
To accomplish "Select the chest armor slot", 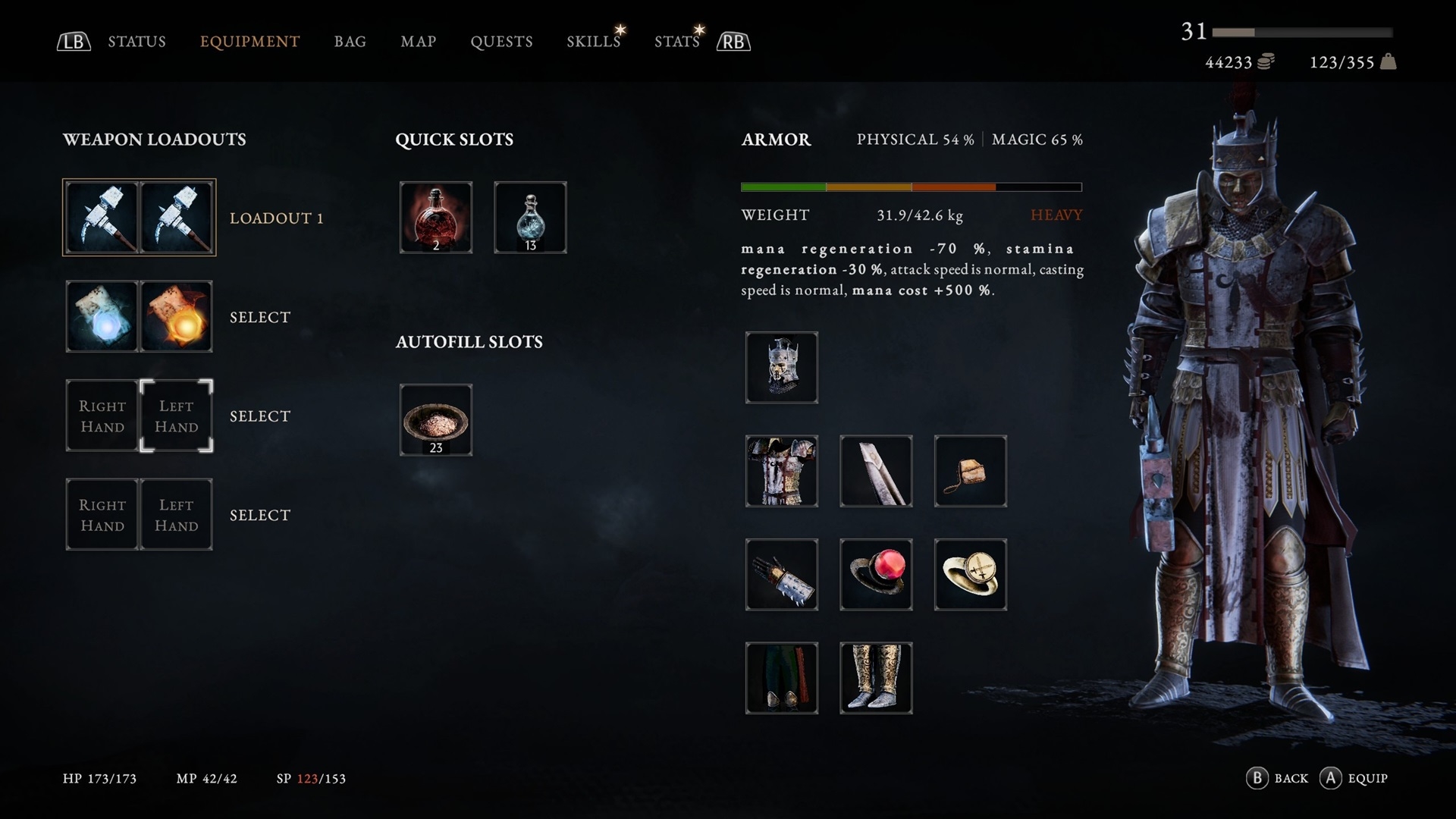I will [x=782, y=471].
